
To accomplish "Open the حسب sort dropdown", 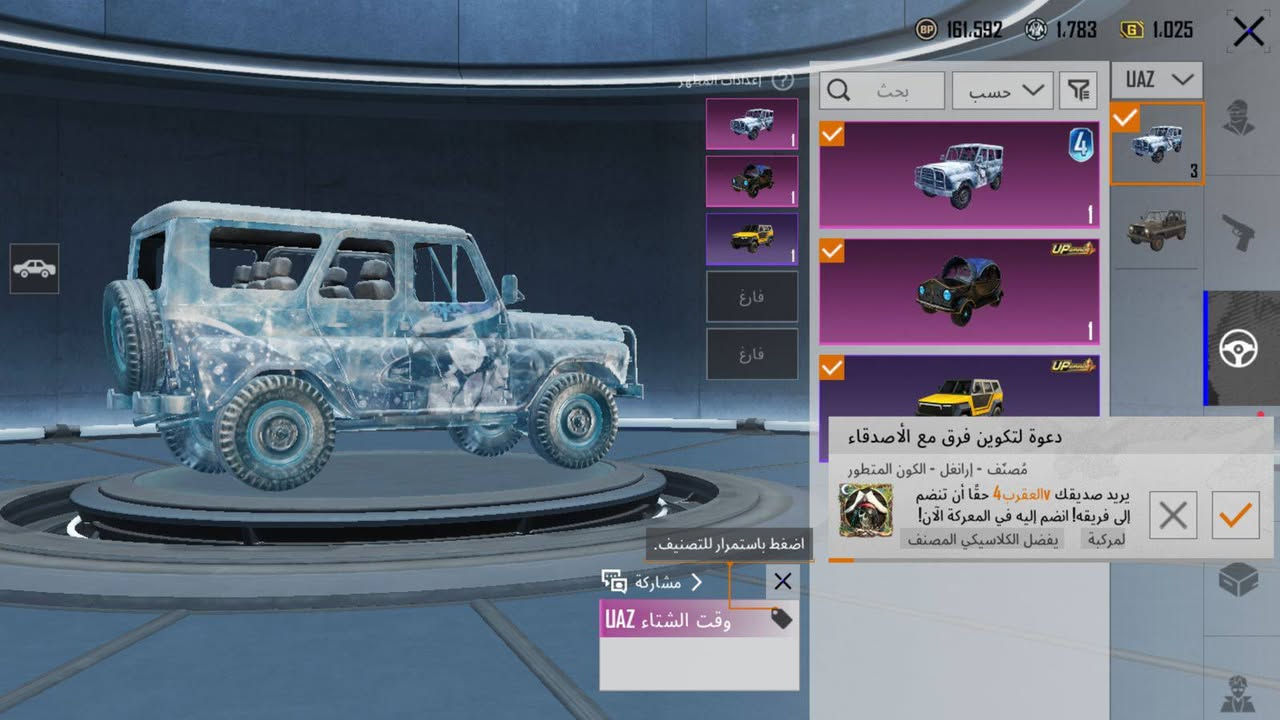I will [x=1001, y=91].
